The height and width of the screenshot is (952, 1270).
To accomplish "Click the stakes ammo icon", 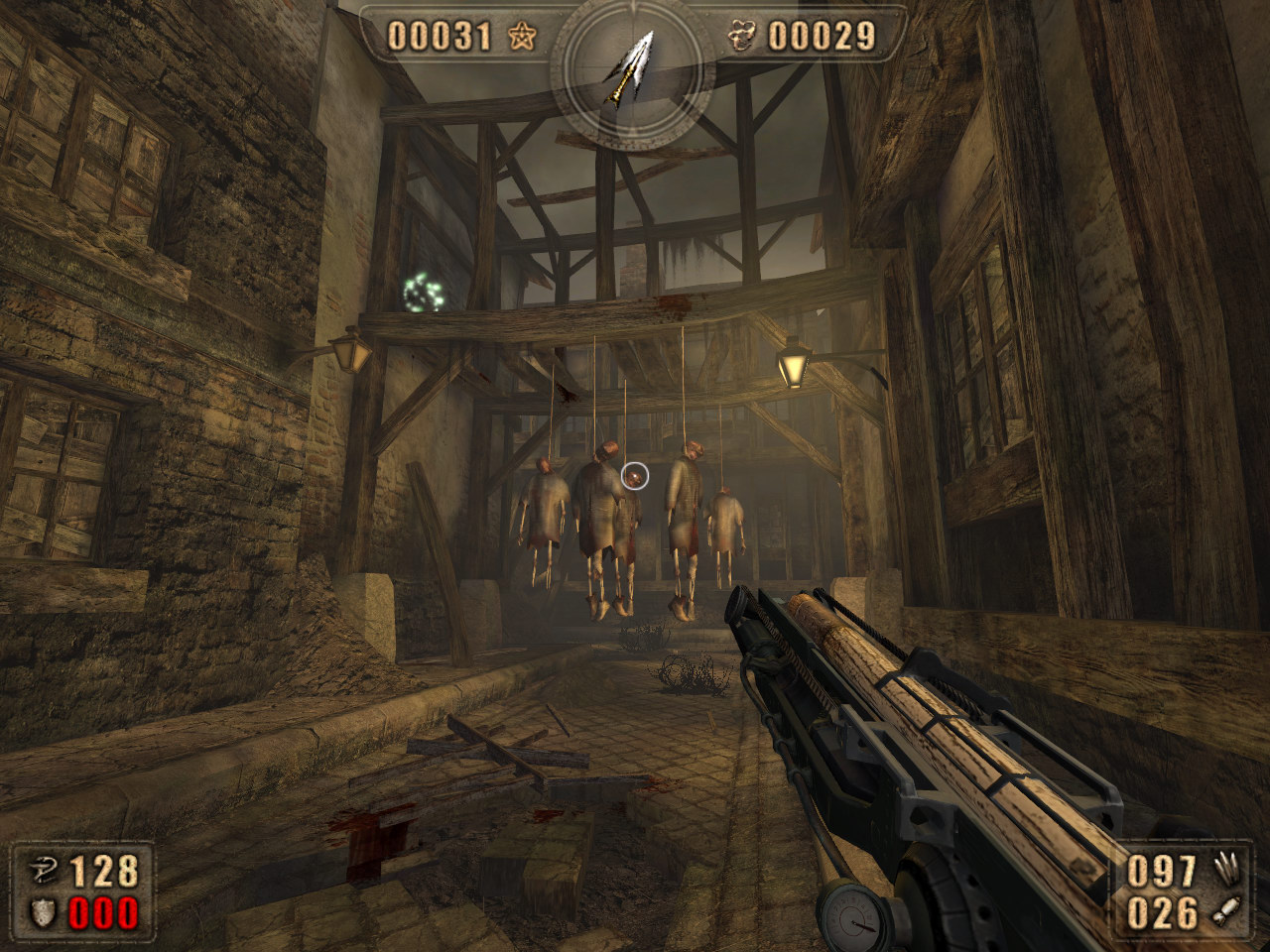I will 1226,870.
